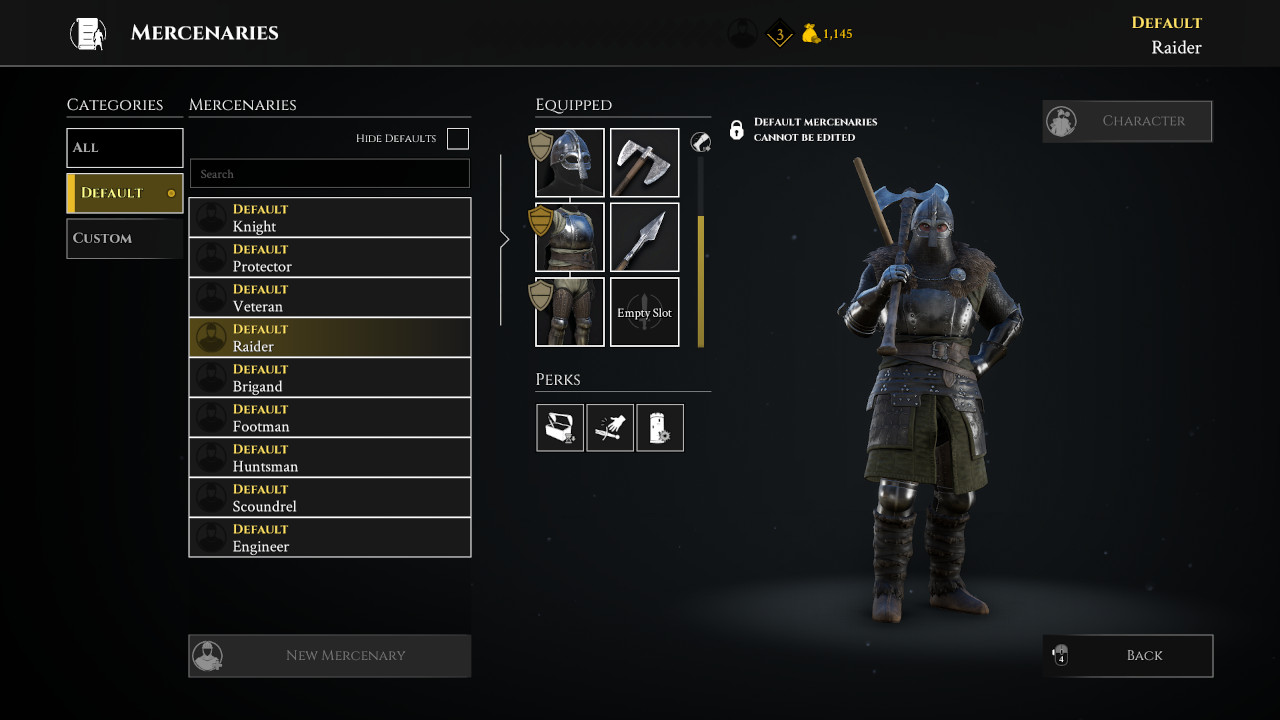Open the leg armor equipment slot
The image size is (1280, 720).
569,311
